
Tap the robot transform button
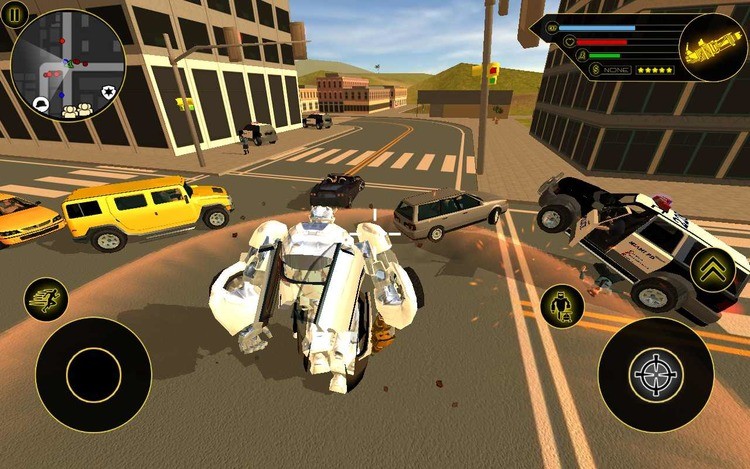point(562,306)
